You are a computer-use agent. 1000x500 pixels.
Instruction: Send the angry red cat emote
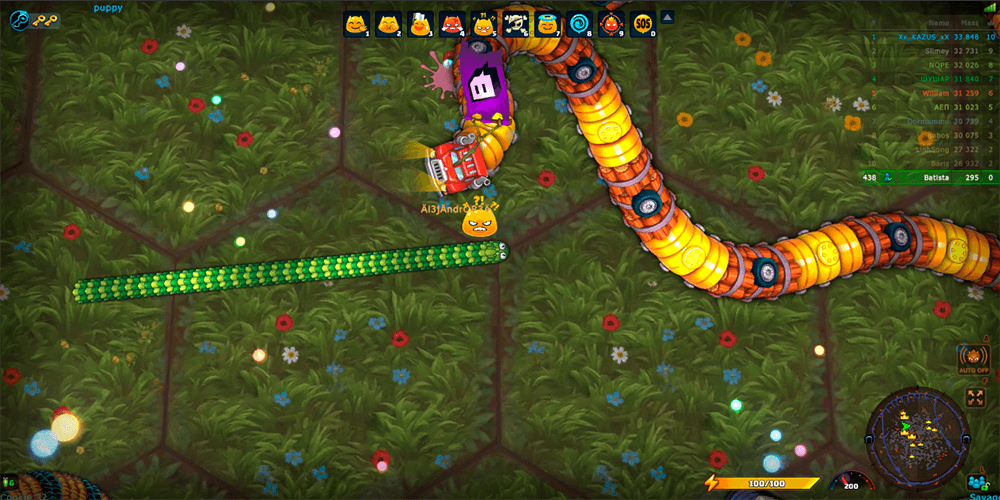click(x=452, y=24)
